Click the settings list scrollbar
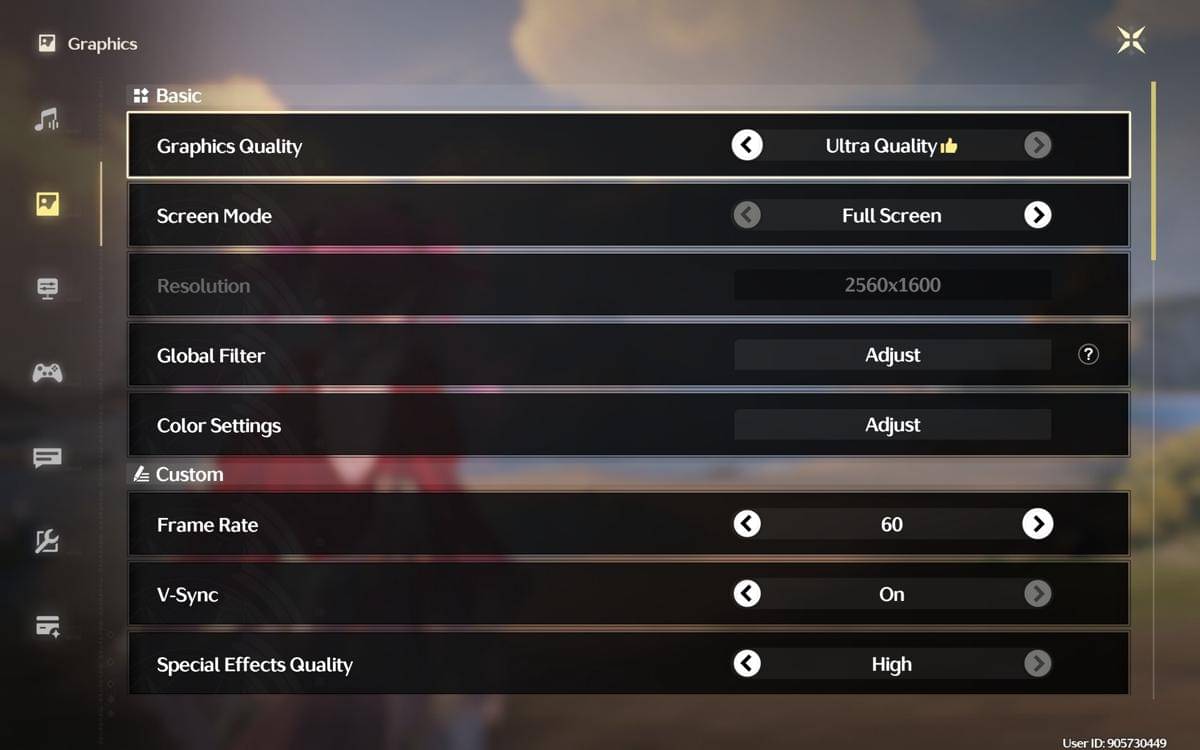 coord(1154,170)
